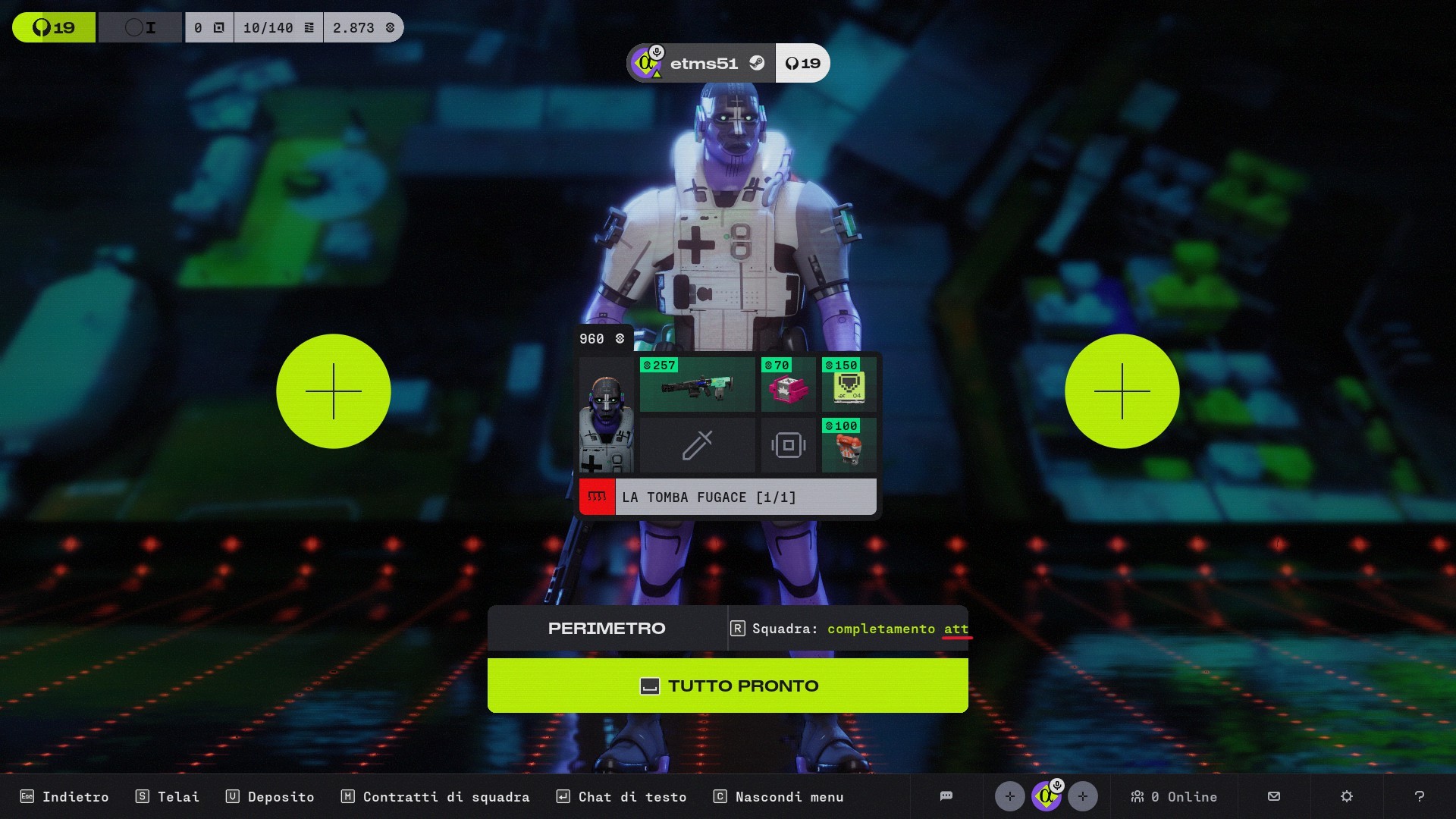Invite a squadmate with left plus circle
Viewport: 1456px width, 819px height.
pos(334,391)
